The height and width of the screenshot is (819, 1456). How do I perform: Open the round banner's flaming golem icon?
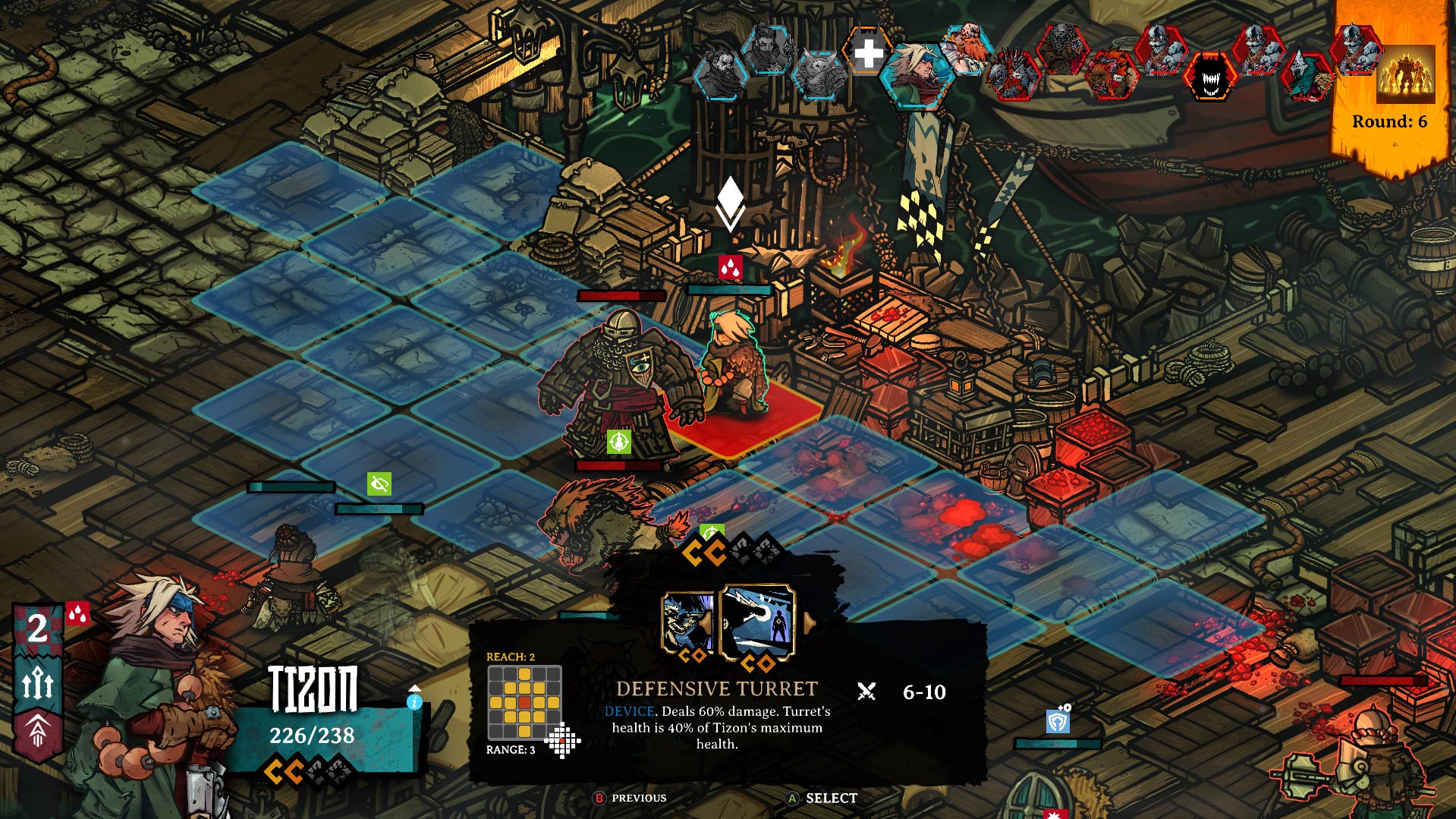click(x=1405, y=74)
